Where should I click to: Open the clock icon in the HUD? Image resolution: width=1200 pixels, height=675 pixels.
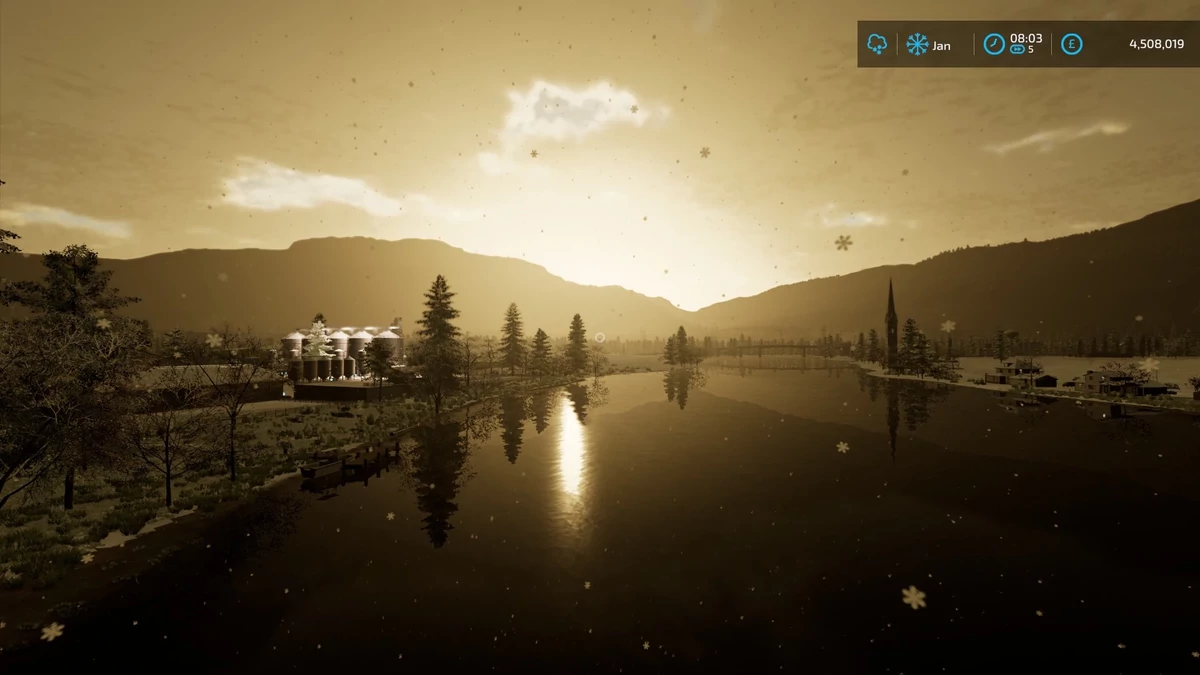[x=993, y=44]
